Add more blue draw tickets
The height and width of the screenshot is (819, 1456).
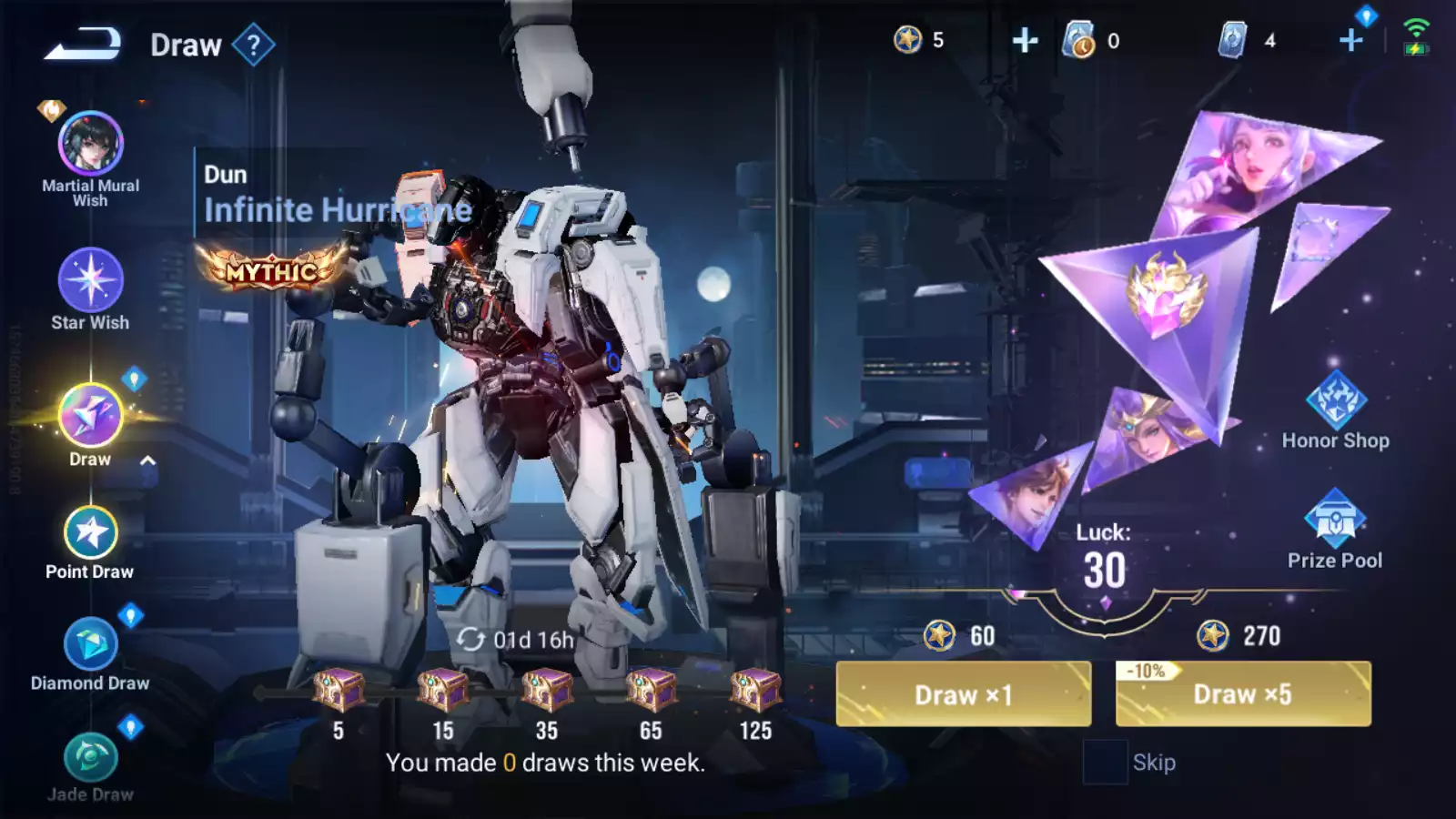point(1351,40)
